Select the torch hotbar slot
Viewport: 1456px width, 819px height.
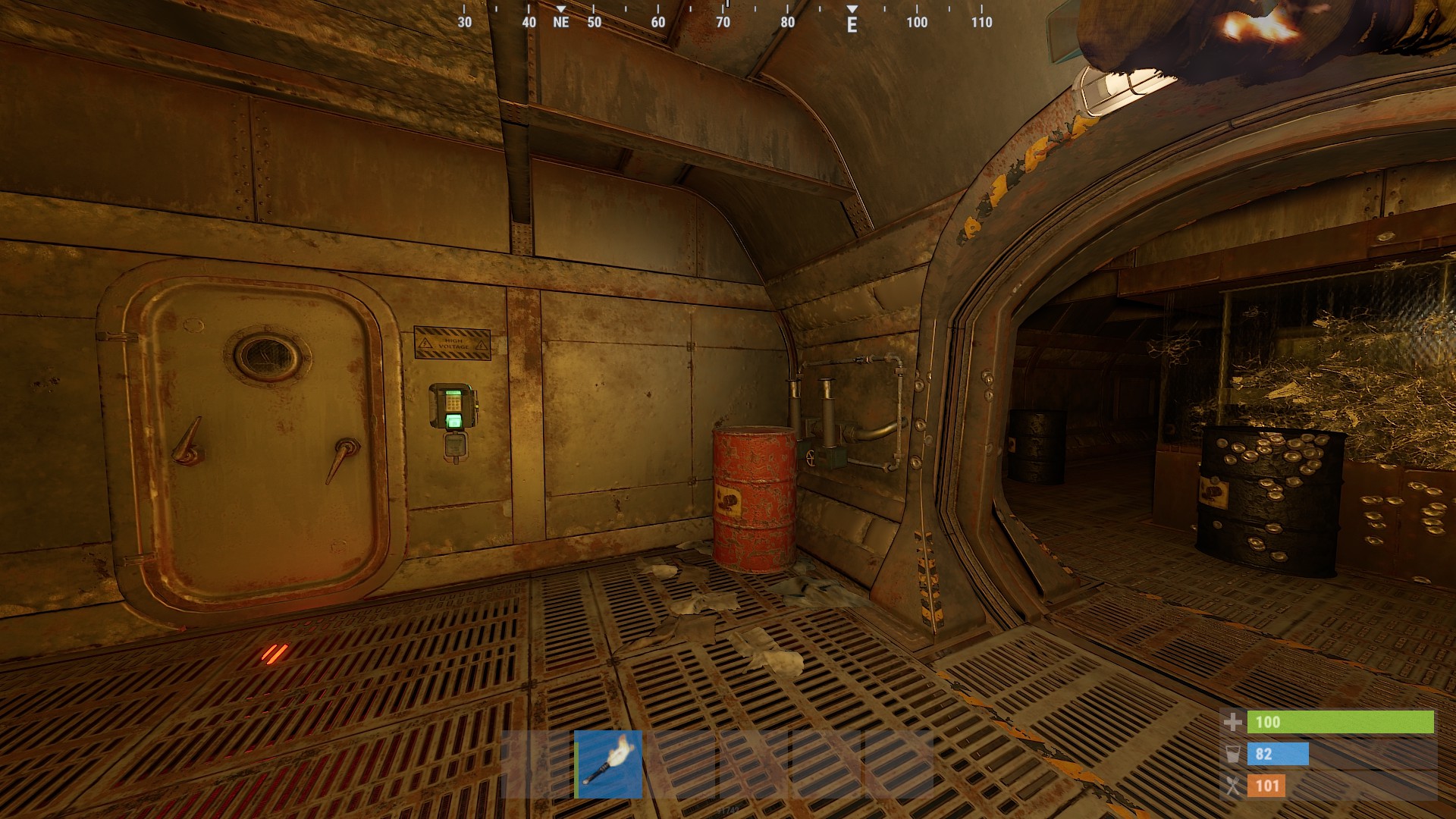608,764
